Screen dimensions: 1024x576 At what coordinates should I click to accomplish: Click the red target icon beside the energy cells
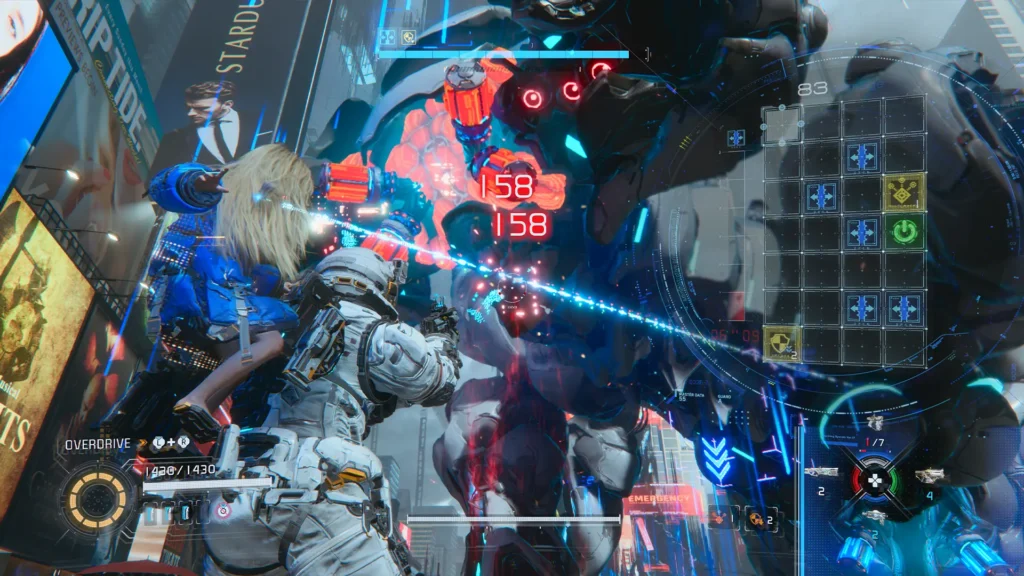222,512
